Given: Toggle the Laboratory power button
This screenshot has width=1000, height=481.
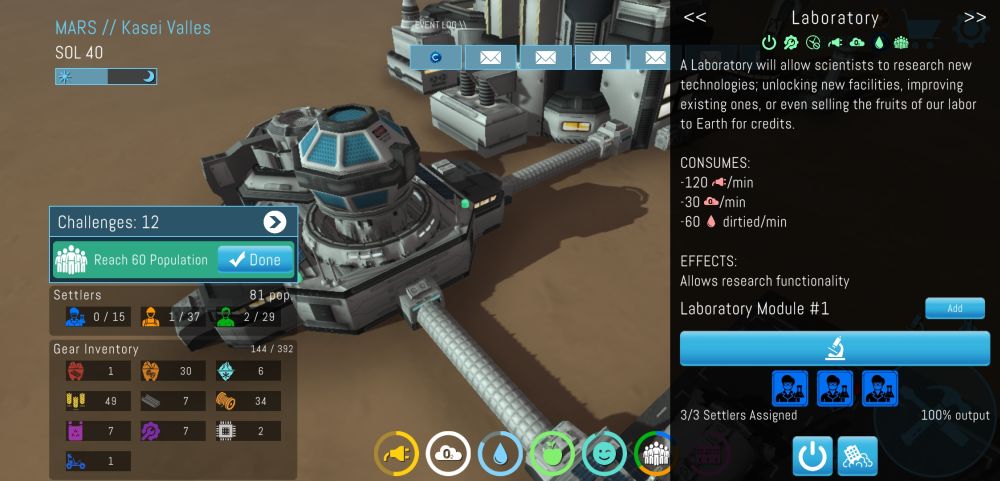Looking at the screenshot, I should coord(812,455).
